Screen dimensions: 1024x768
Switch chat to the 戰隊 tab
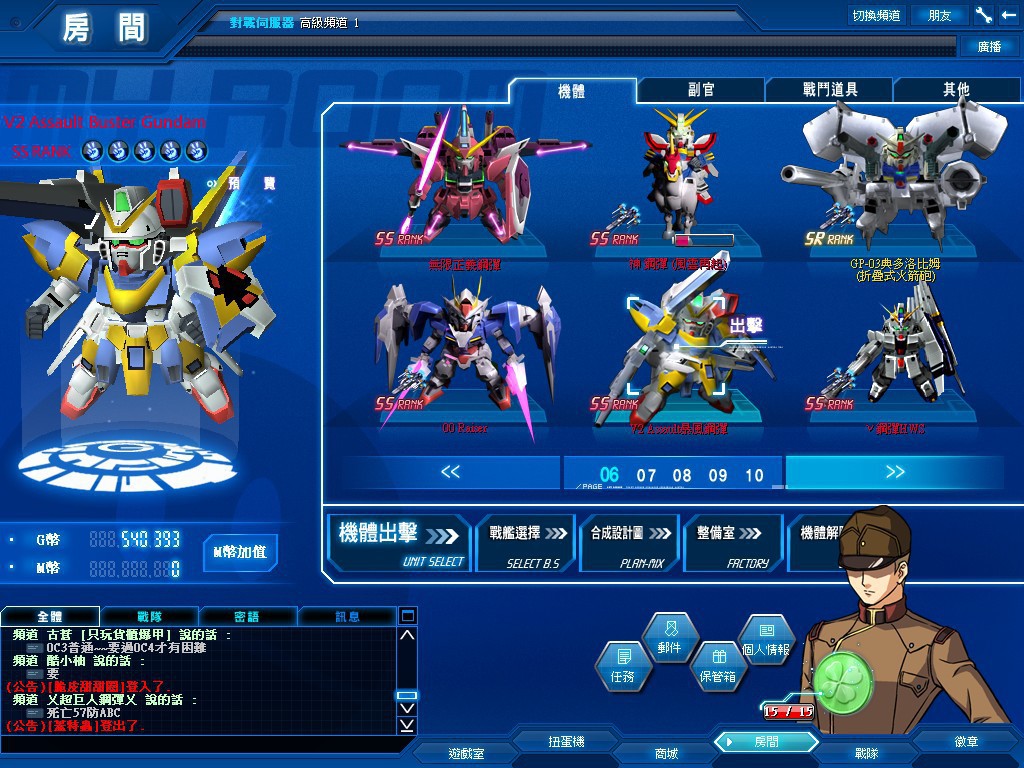pos(150,617)
